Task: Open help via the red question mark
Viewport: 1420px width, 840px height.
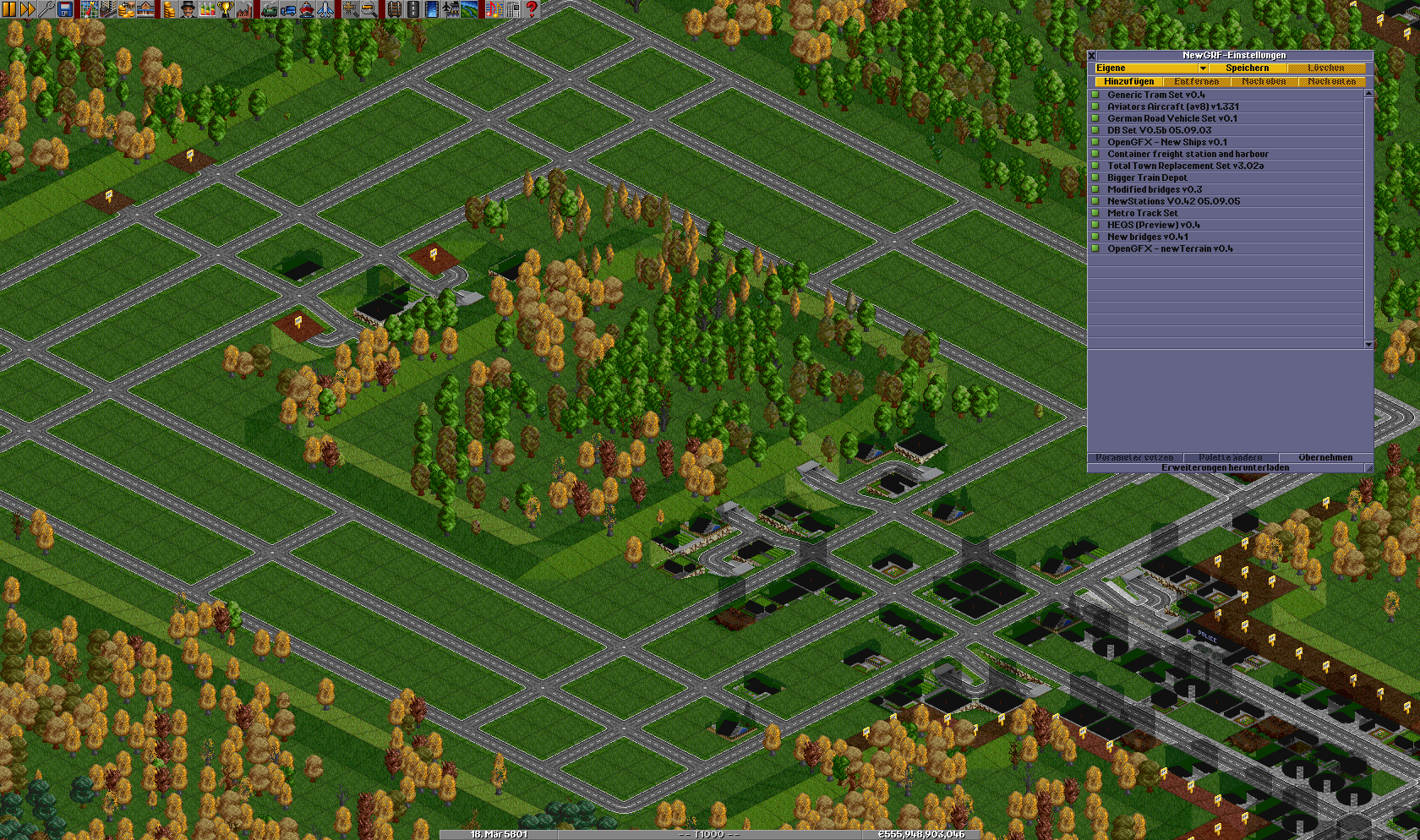Action: tap(532, 9)
